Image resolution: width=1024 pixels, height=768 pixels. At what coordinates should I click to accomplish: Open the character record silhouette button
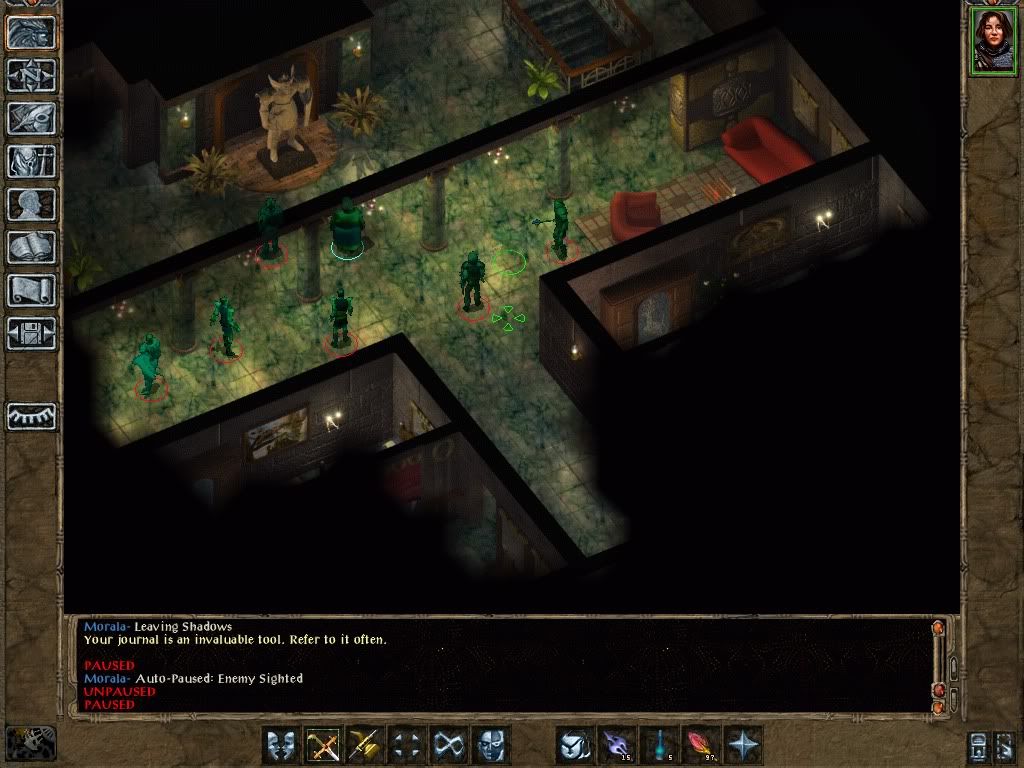pos(31,204)
